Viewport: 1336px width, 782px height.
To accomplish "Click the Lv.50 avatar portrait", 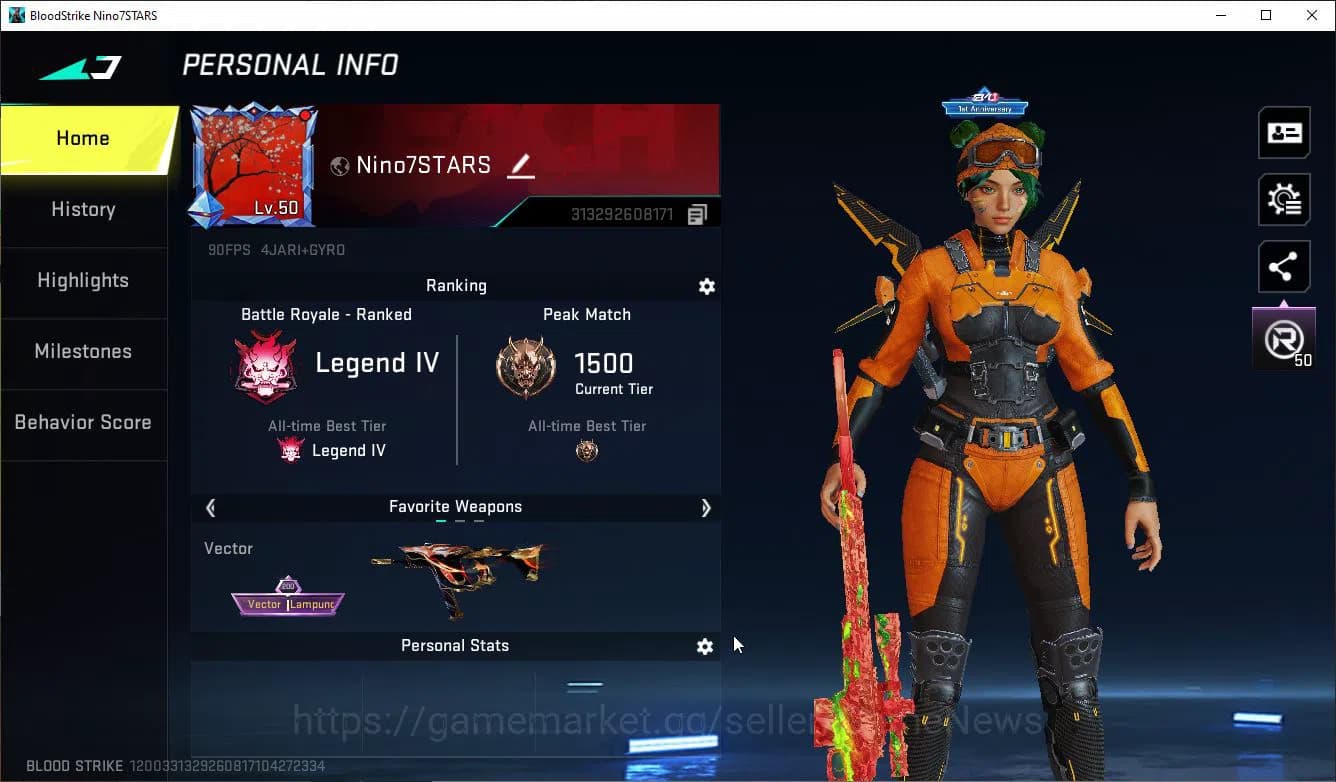I will pyautogui.click(x=254, y=164).
